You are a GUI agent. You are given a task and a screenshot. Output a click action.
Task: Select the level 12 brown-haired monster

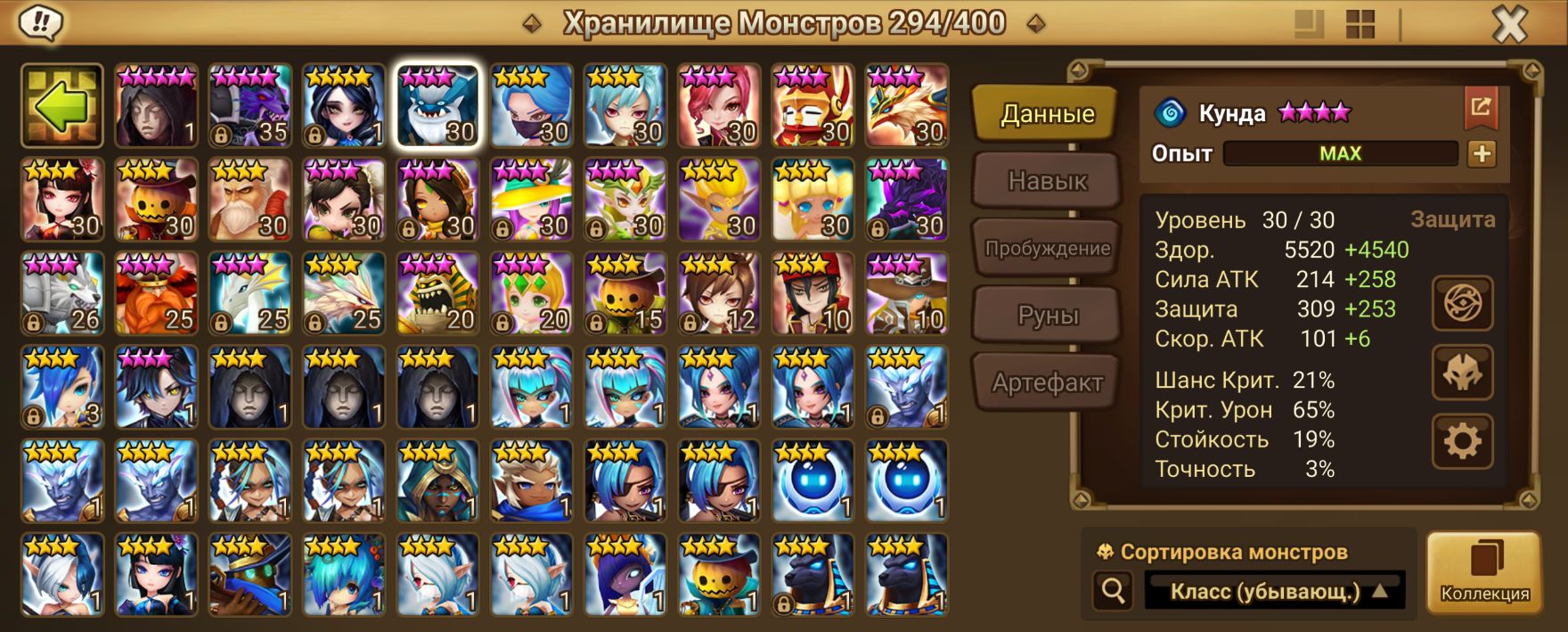tap(719, 294)
